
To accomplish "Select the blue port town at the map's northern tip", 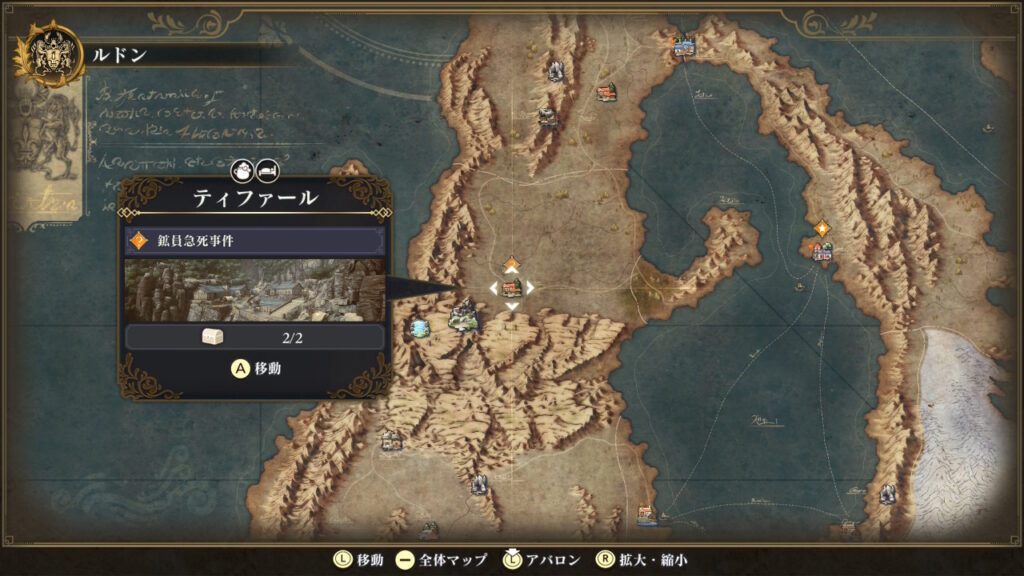I will pos(684,45).
